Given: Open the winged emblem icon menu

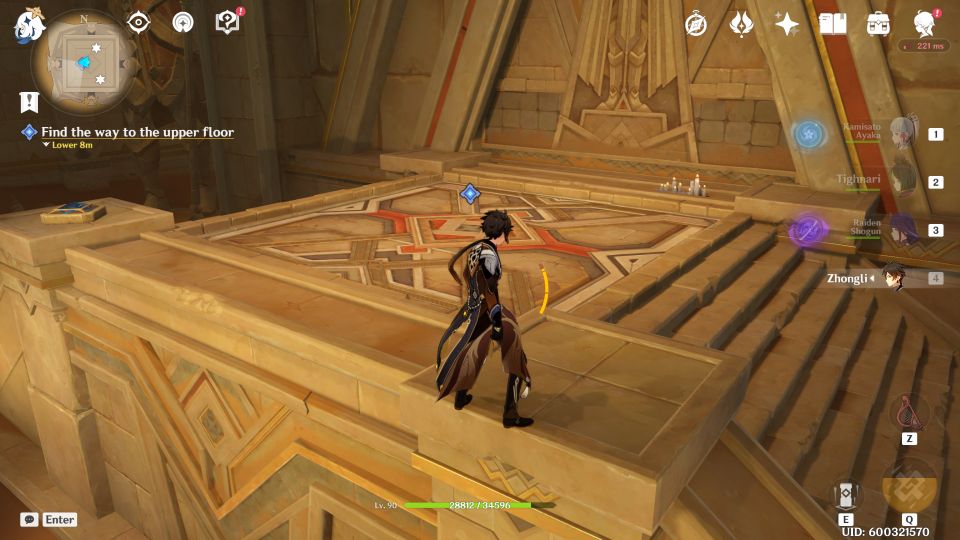Looking at the screenshot, I should [741, 24].
